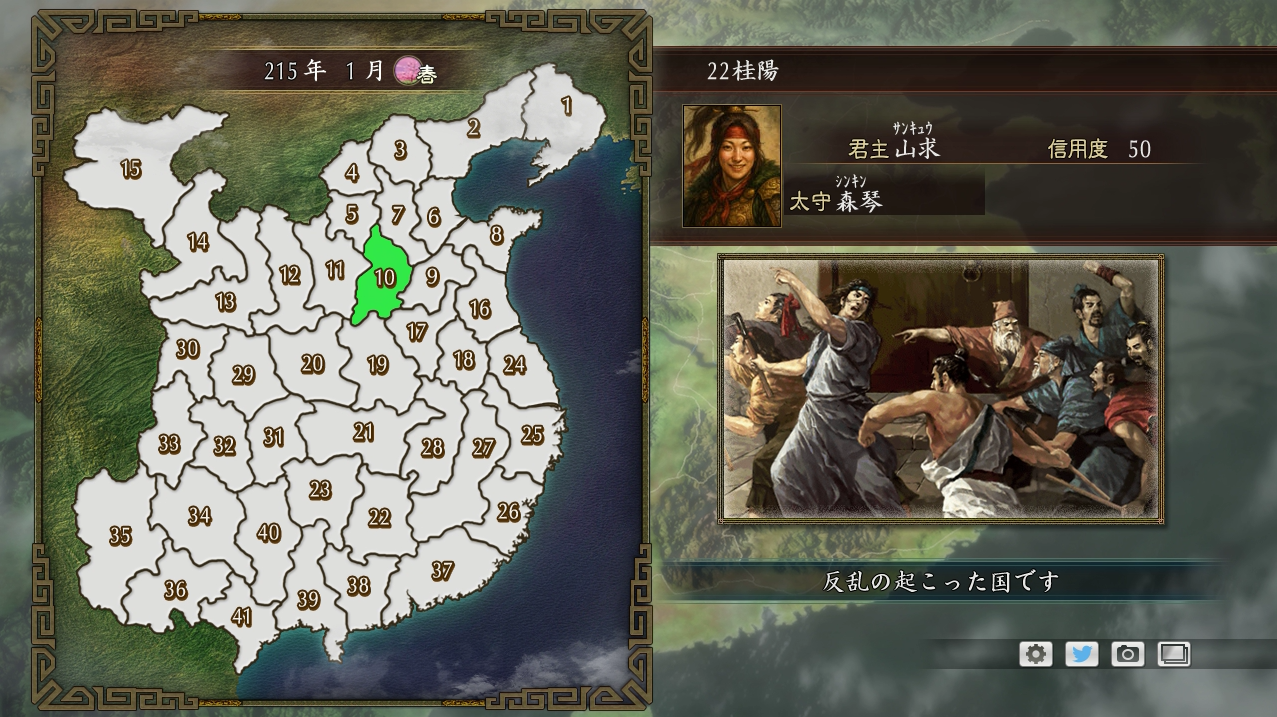Viewport: 1277px width, 717px height.
Task: Select province 15 in the northwest
Action: (131, 169)
